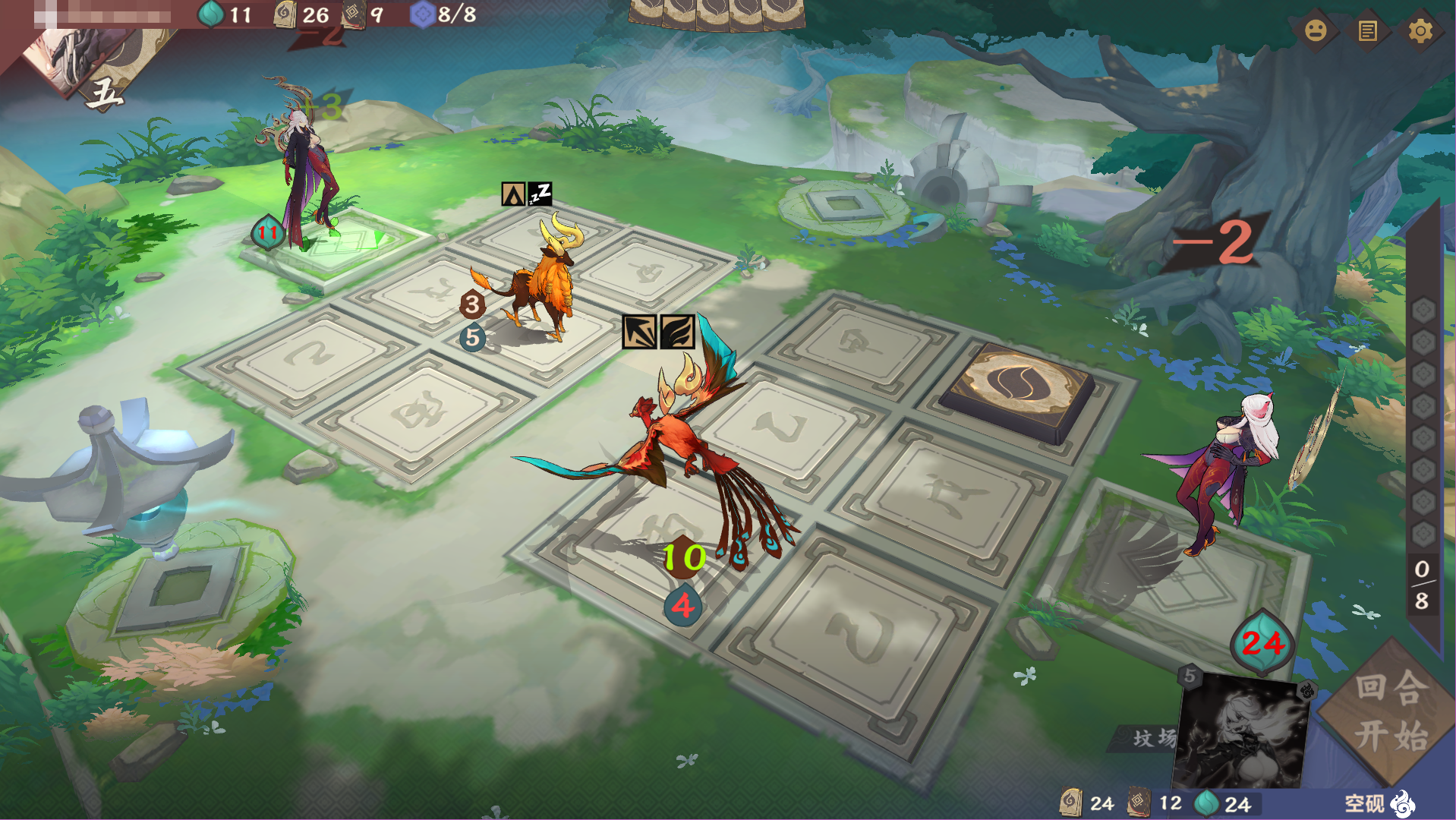Inspect the feather wing buff icon
The width and height of the screenshot is (1456, 820).
[x=677, y=332]
